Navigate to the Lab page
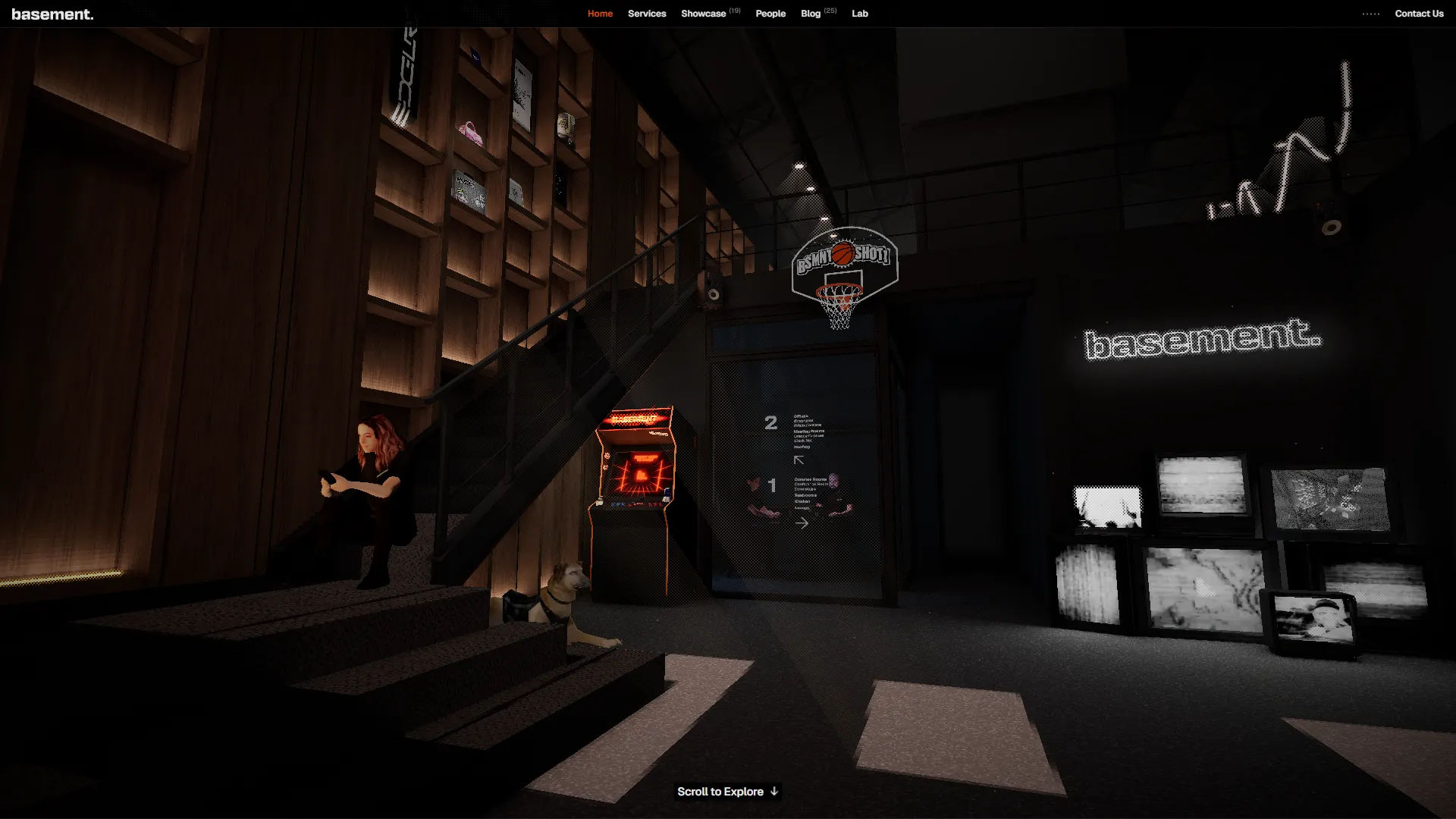 860,14
